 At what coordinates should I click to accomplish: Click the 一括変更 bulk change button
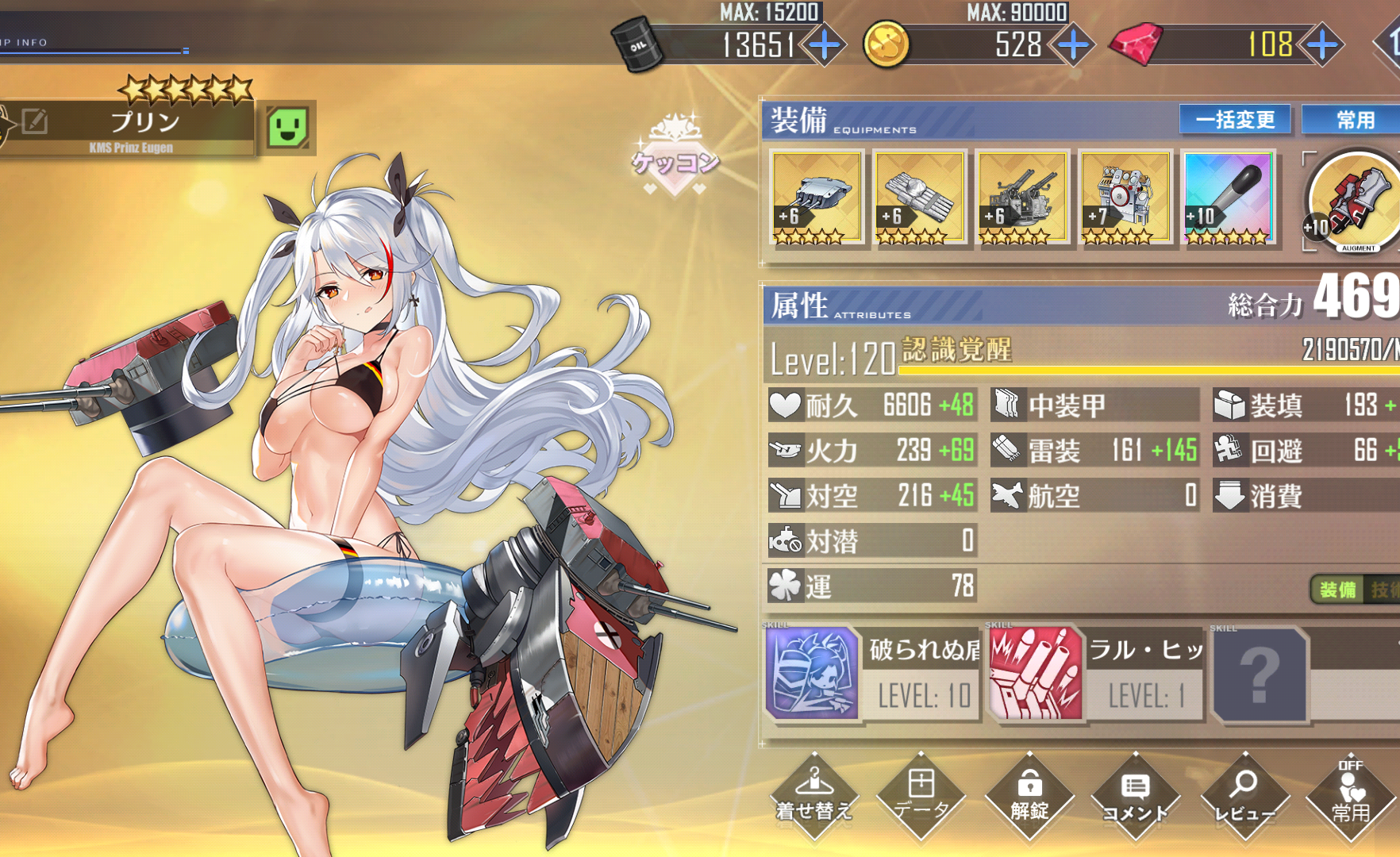tap(1235, 120)
